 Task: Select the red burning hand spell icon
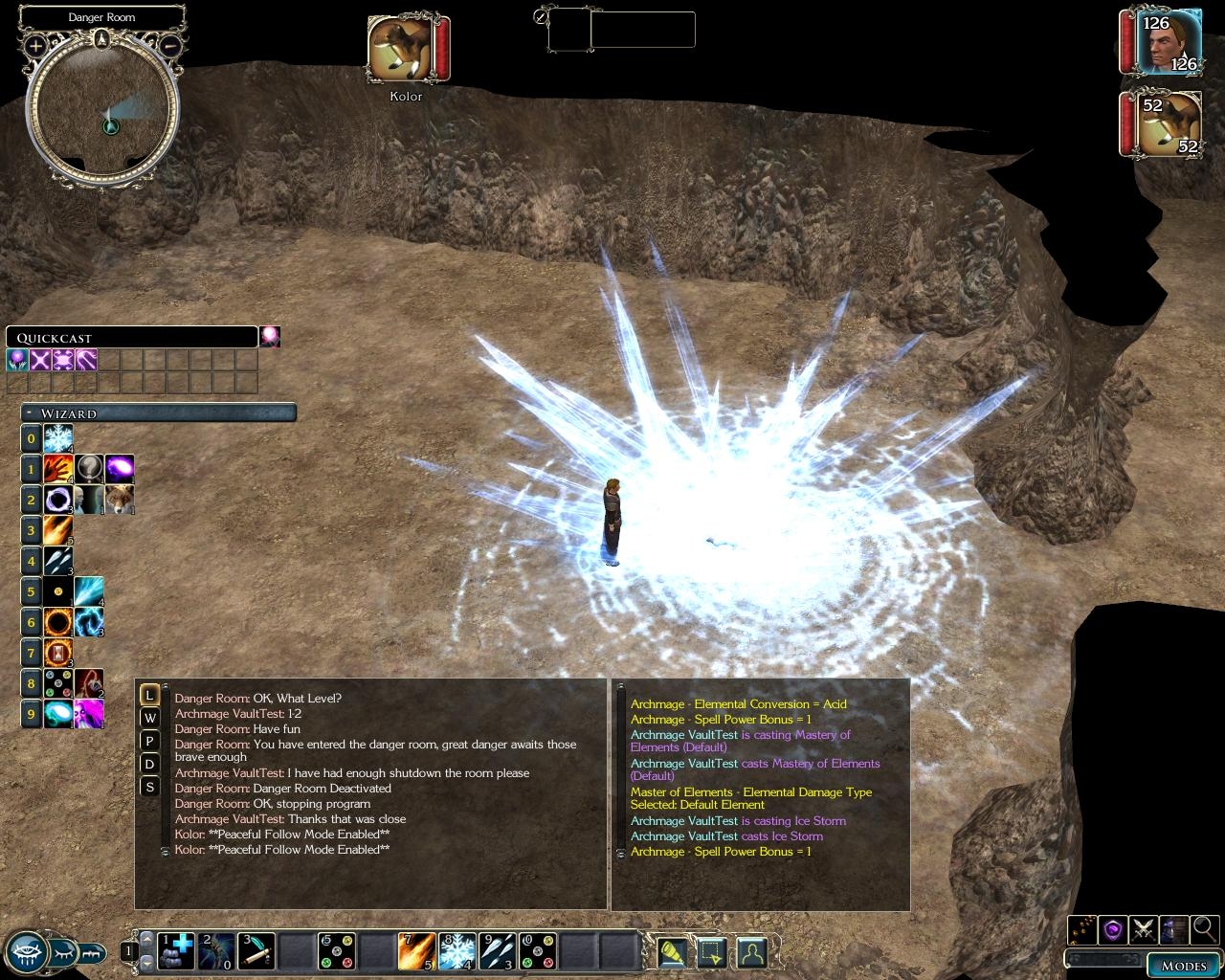point(58,469)
